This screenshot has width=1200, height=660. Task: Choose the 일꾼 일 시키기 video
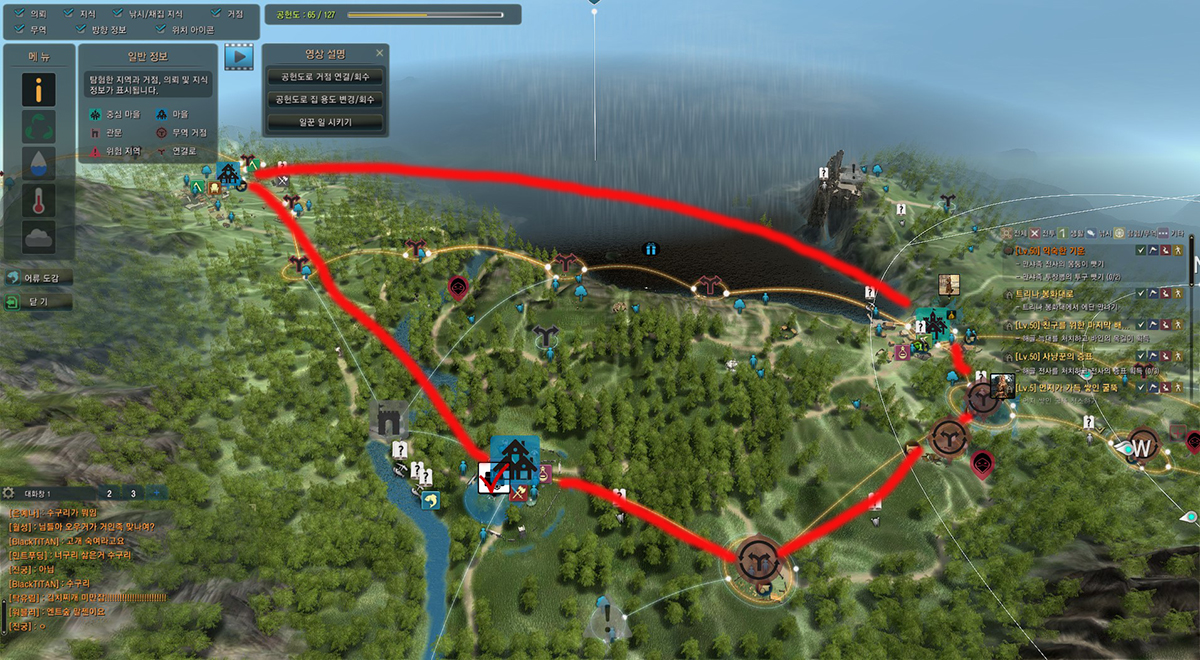[x=325, y=122]
